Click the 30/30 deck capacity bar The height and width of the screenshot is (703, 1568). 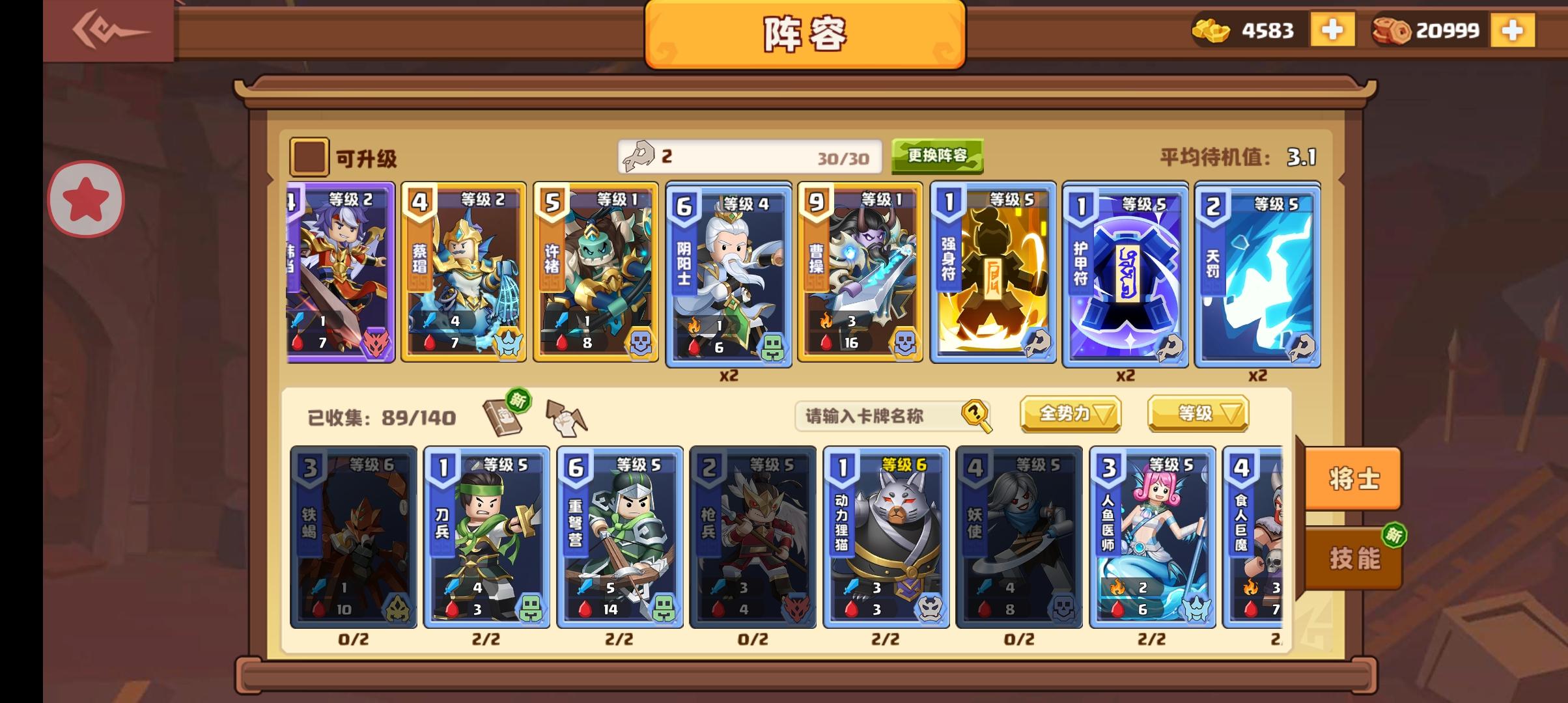coord(749,158)
